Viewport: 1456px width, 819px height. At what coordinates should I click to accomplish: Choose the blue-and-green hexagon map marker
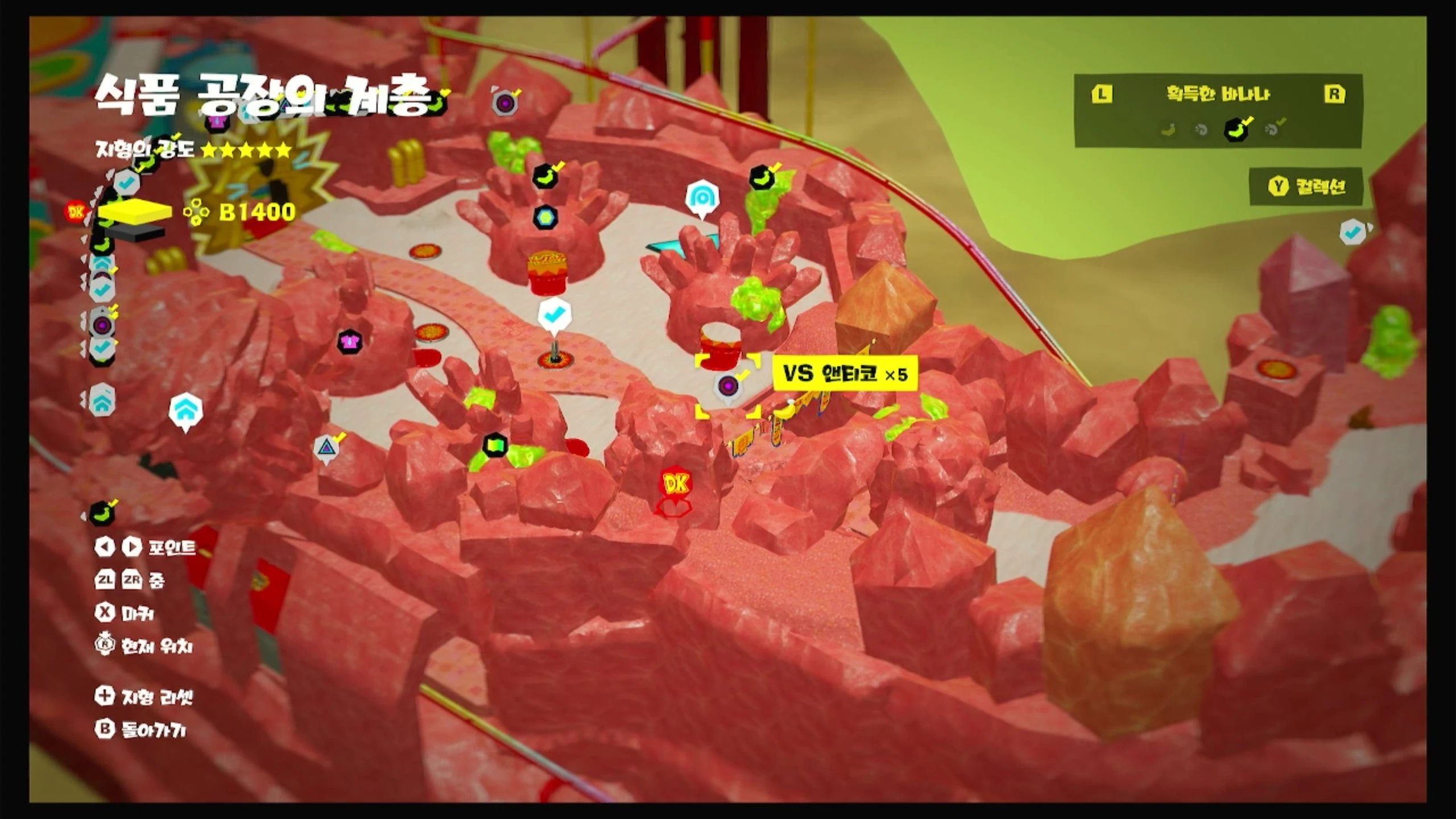tap(545, 217)
